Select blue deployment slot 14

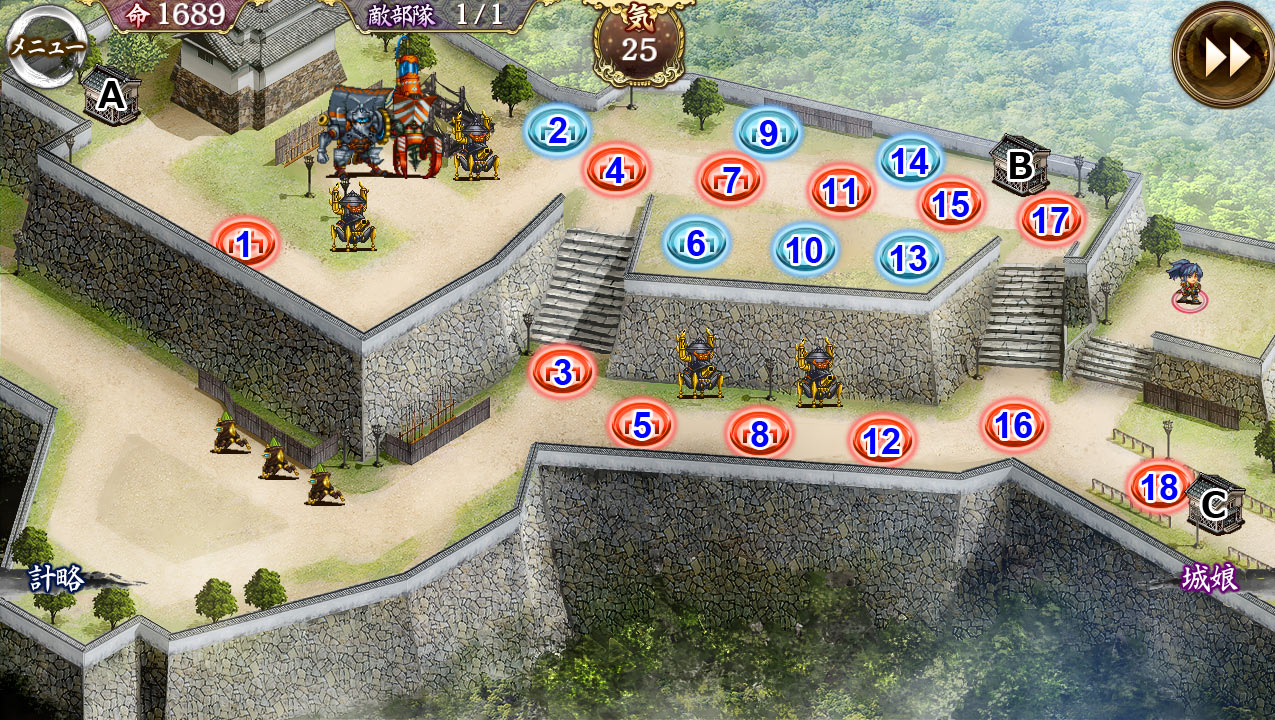[x=910, y=161]
